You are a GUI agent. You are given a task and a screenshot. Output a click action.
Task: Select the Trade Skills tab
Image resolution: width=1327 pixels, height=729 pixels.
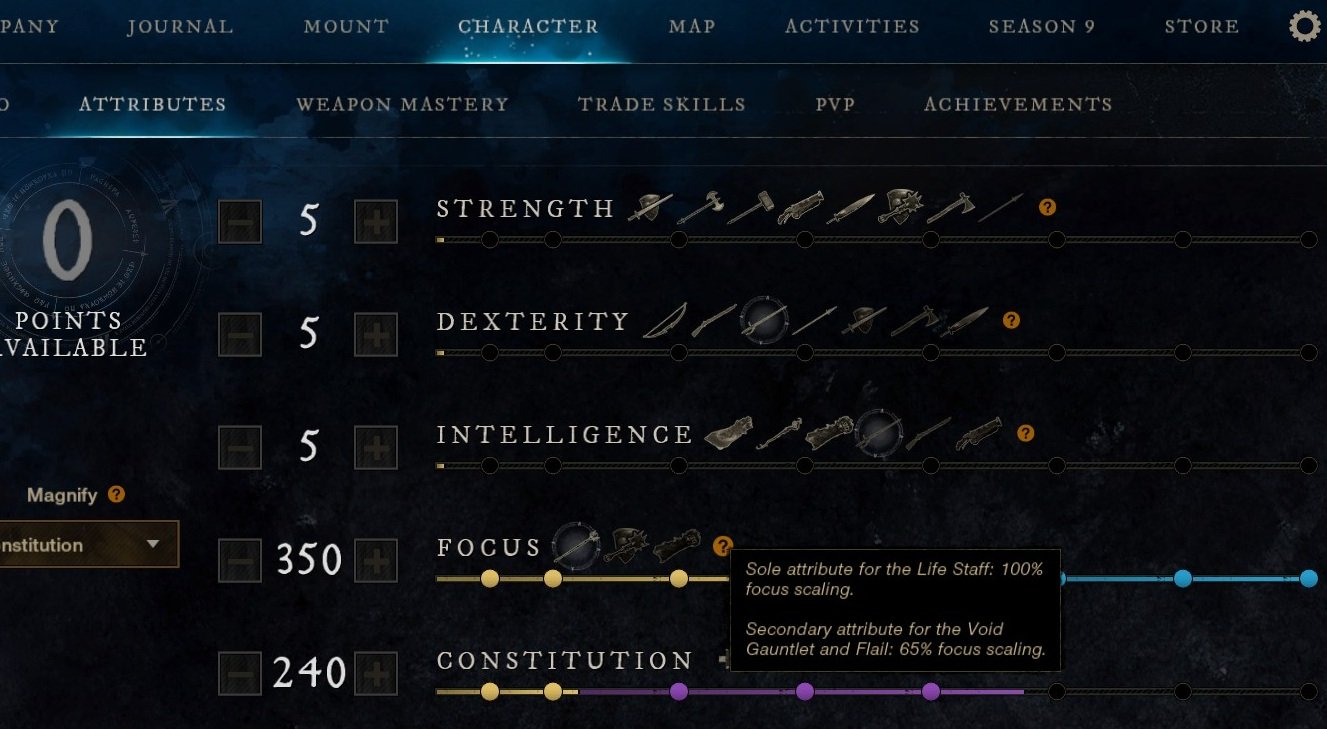tap(661, 104)
